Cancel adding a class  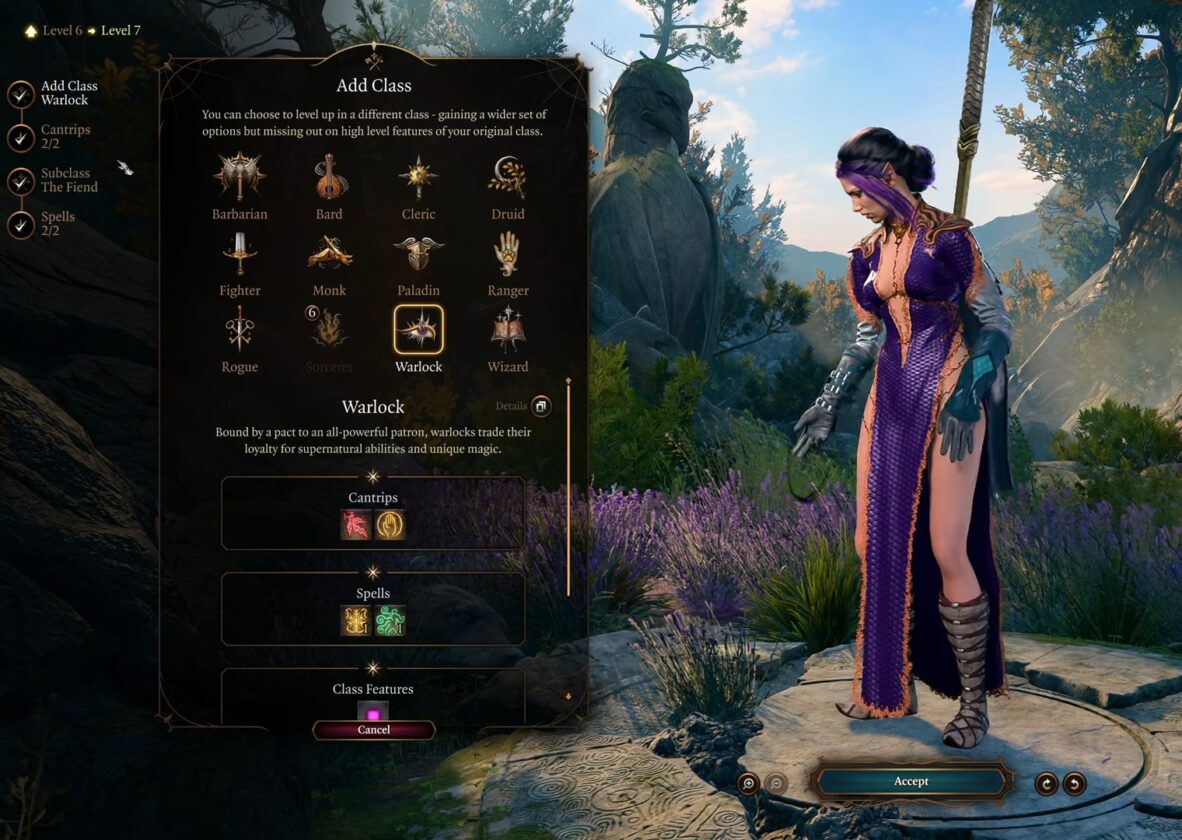tap(373, 730)
